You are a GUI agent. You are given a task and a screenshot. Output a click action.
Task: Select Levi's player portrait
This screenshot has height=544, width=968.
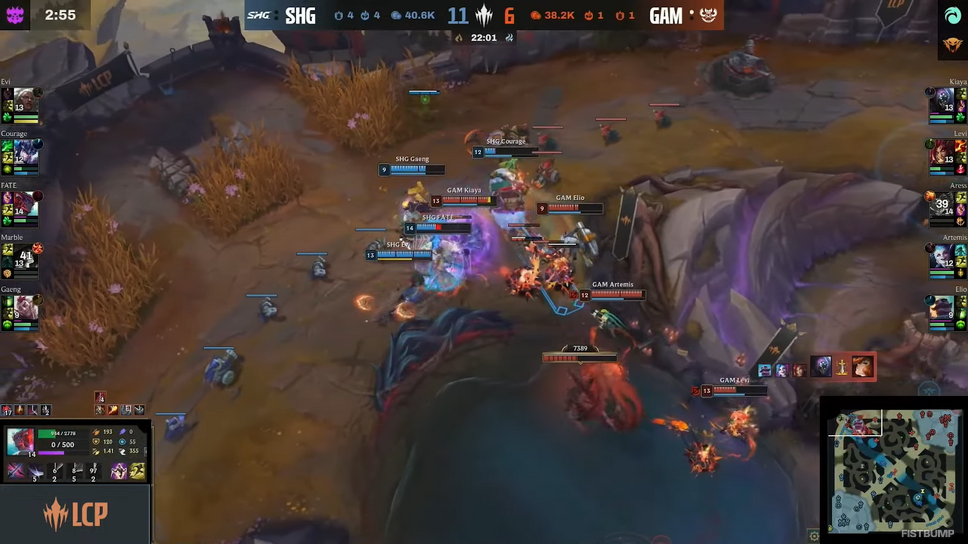[942, 153]
